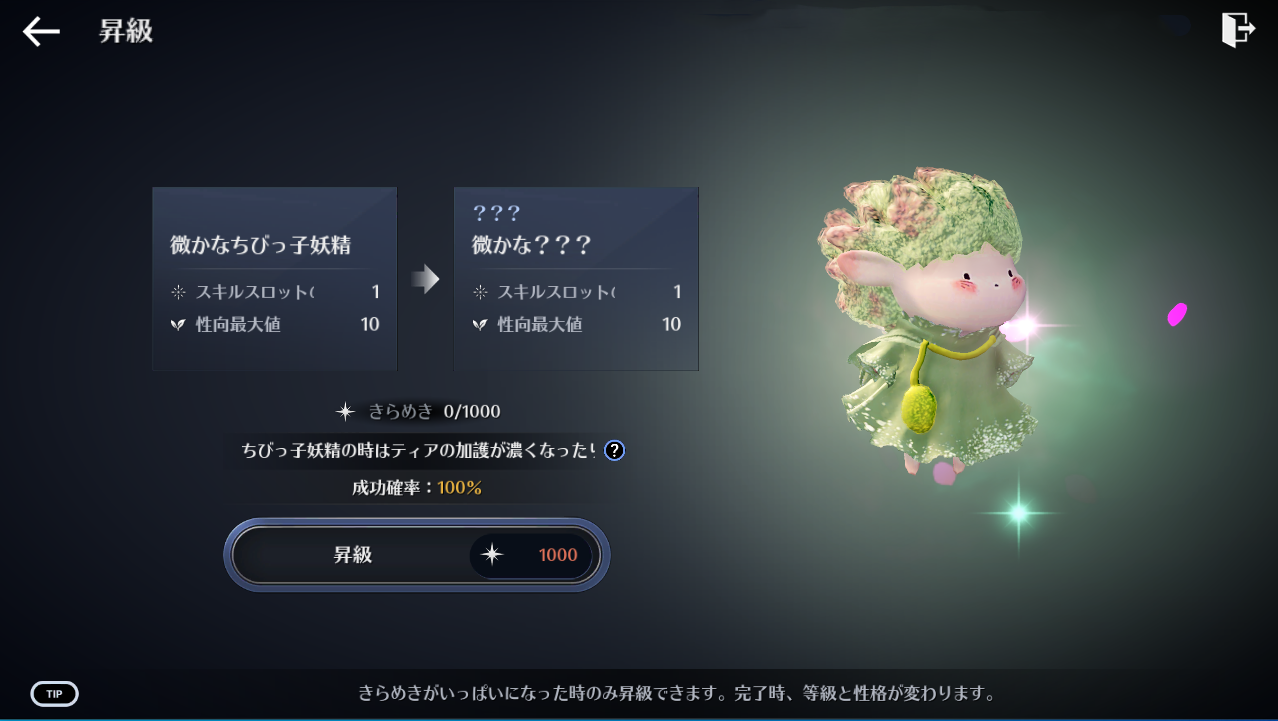Click the TIP badge
1278x721 pixels.
coord(54,694)
